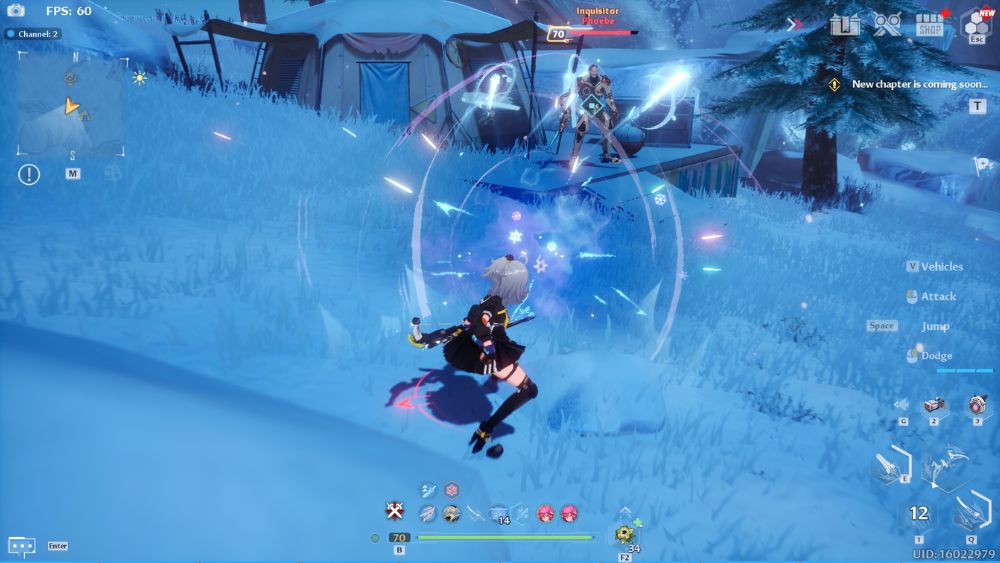Activate the relic cannon device in slot 2

pyautogui.click(x=934, y=404)
